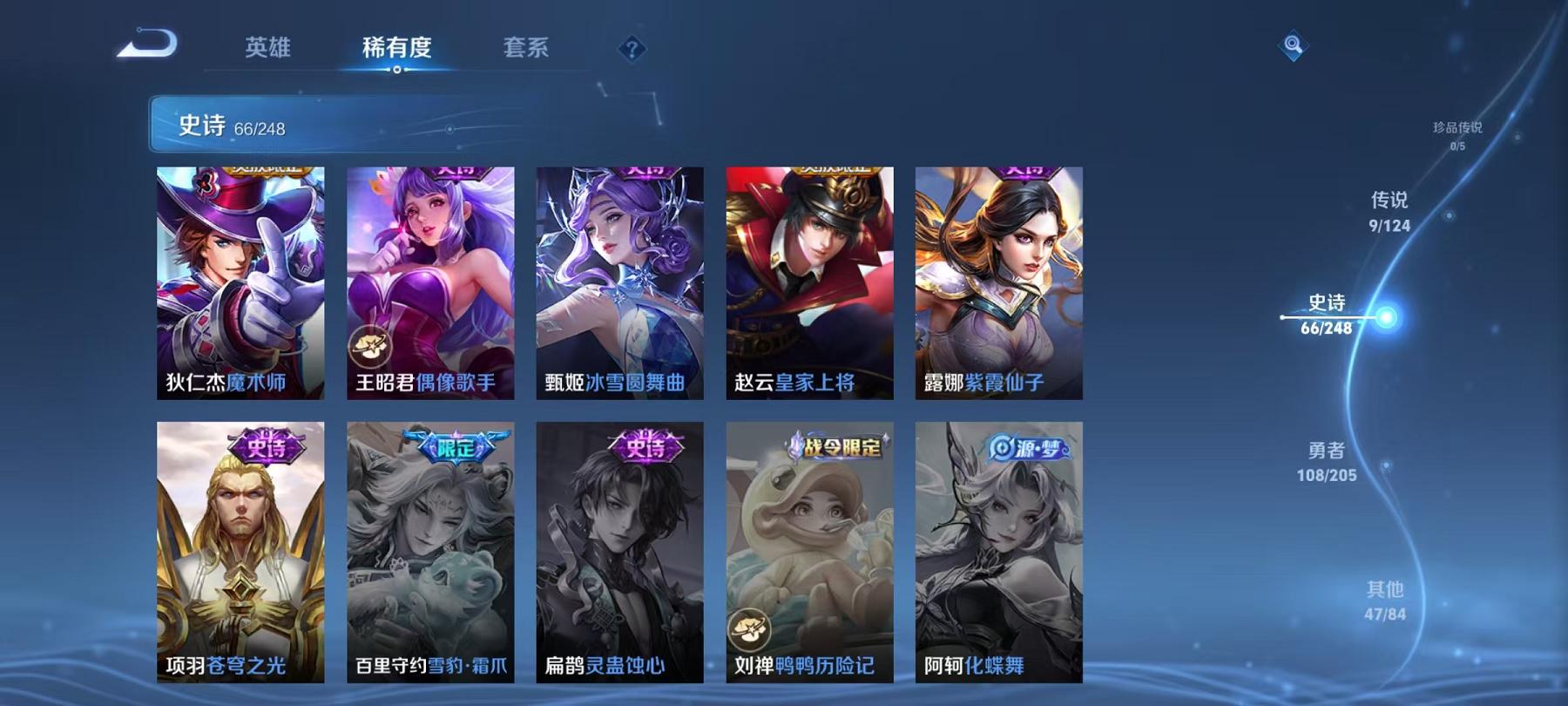Click the 战令限定 badge on 刘禅's card
The image size is (1568, 706).
tap(835, 446)
